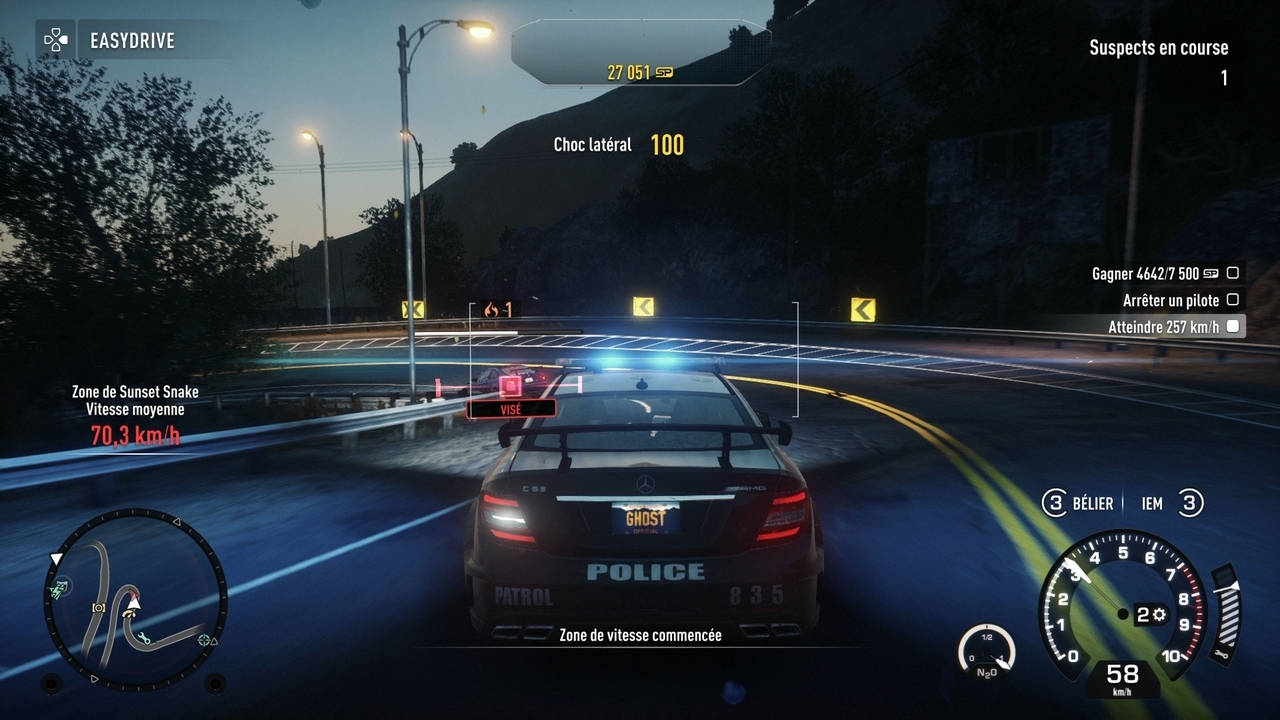Click the N2O nitrous gauge
The width and height of the screenshot is (1280, 720).
[x=986, y=650]
